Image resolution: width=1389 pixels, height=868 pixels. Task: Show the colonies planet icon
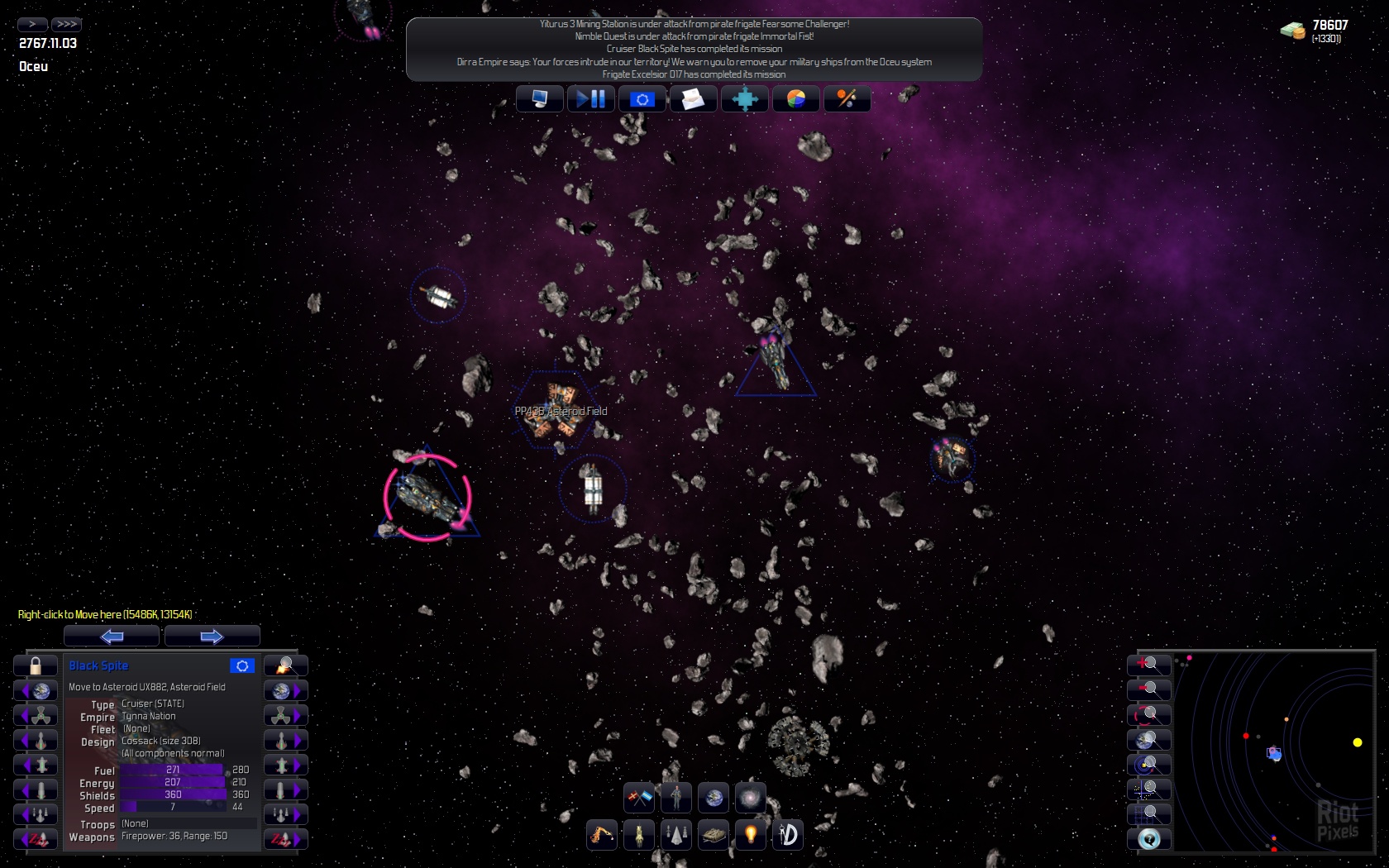(714, 798)
